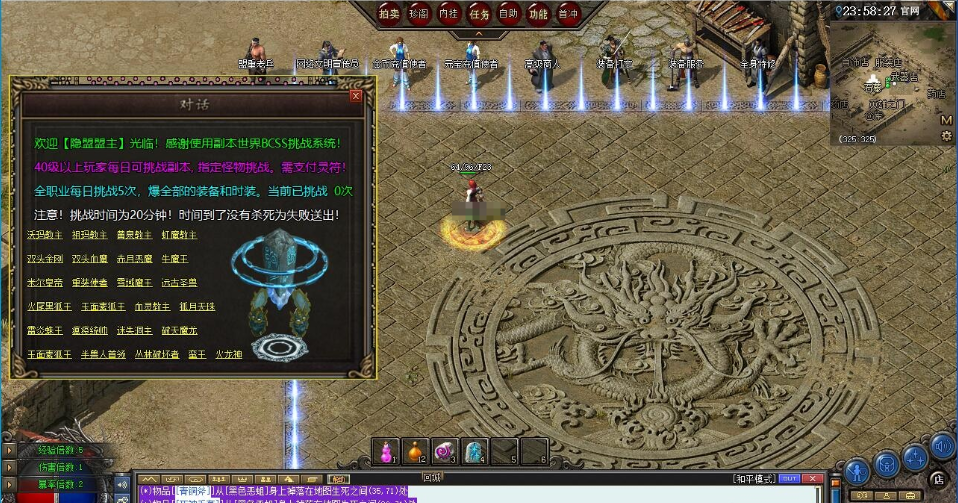Open the 拍卖 auction menu
Screen dimensions: 958x503
390,14
